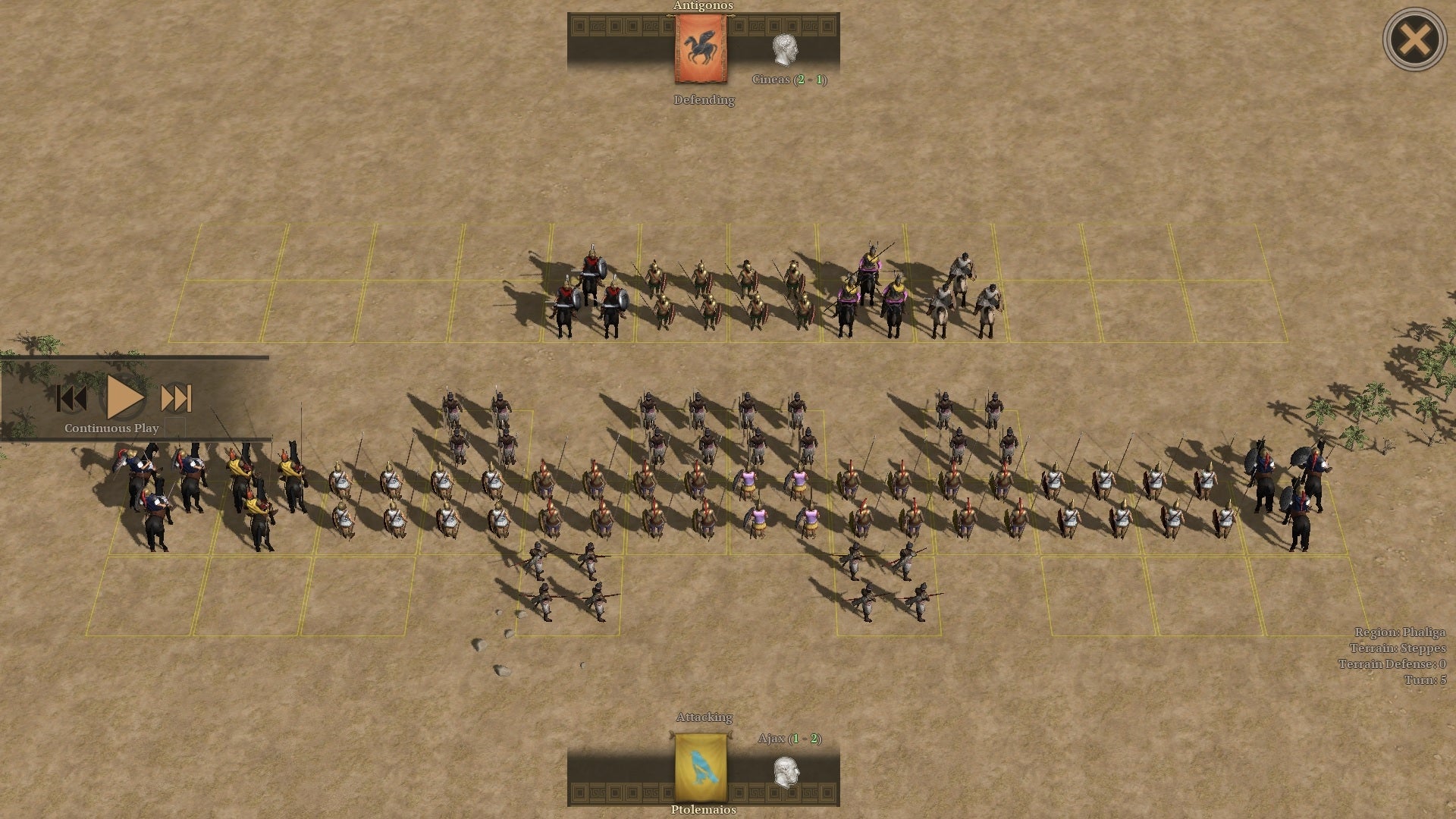This screenshot has height=819, width=1456.
Task: Click the Attacking status label
Action: coord(704,716)
